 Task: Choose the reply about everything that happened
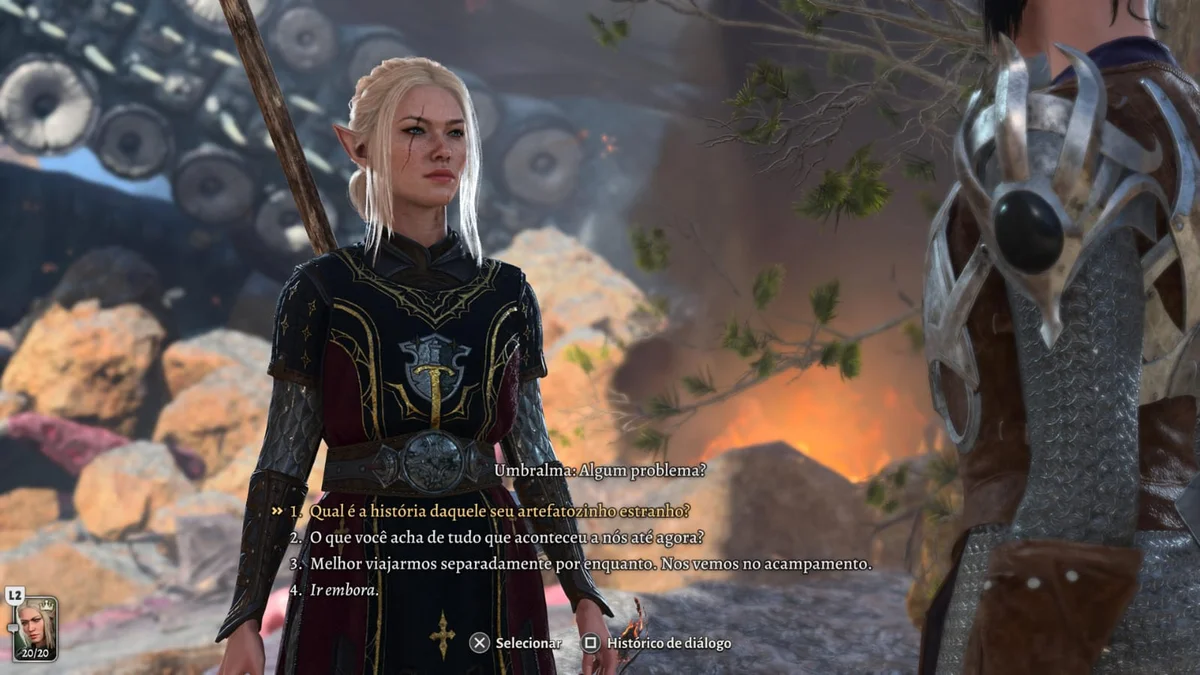[x=506, y=537]
